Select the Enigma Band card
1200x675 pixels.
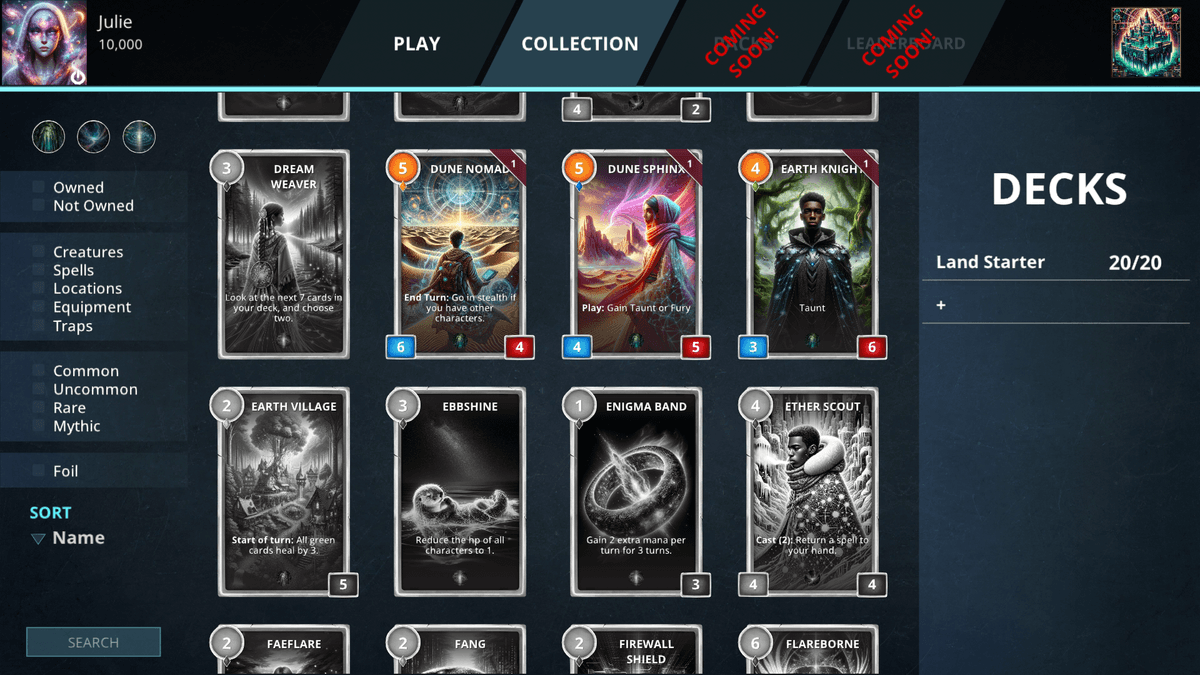pos(635,492)
